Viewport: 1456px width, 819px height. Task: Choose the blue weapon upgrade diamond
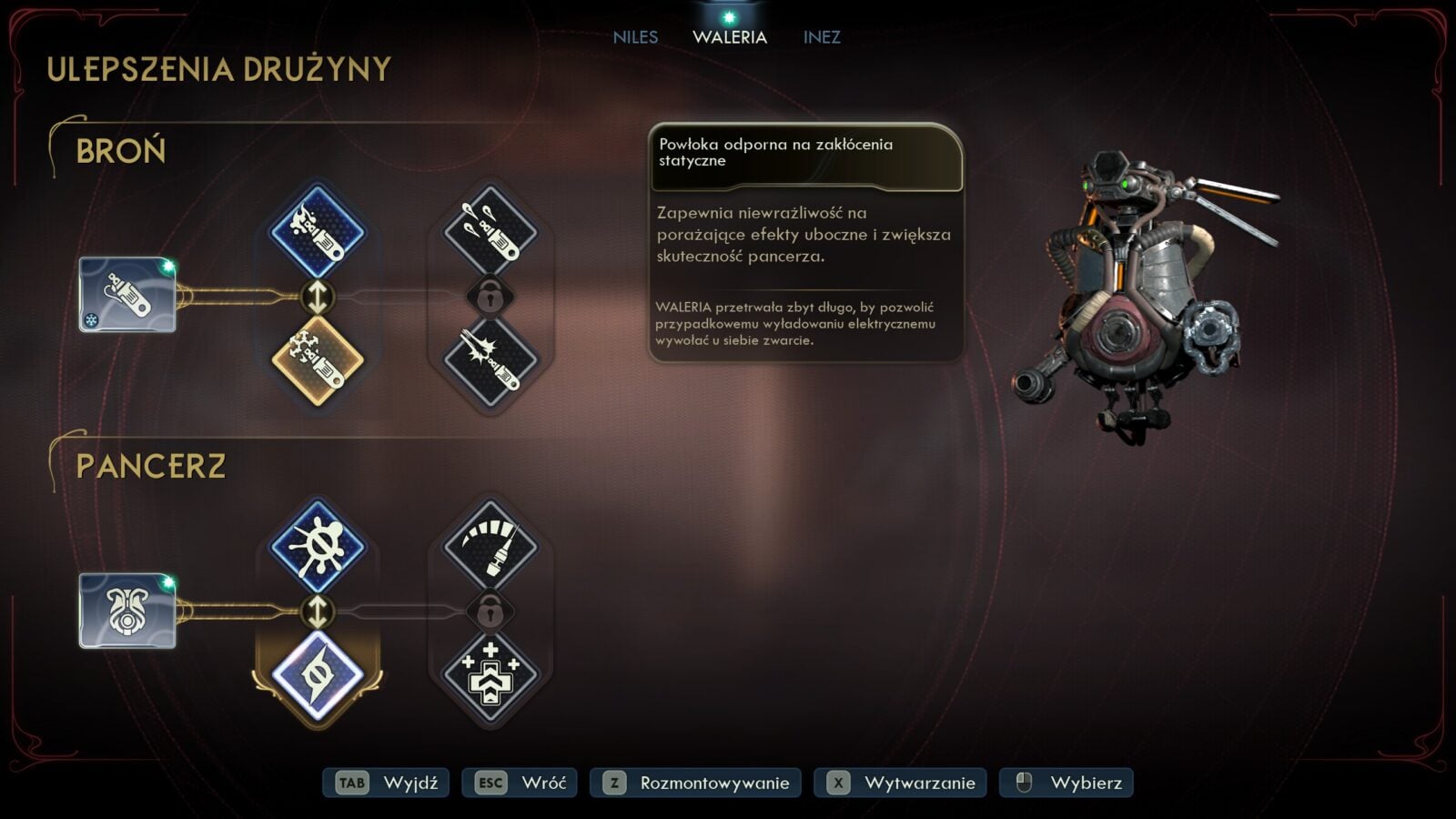point(318,232)
